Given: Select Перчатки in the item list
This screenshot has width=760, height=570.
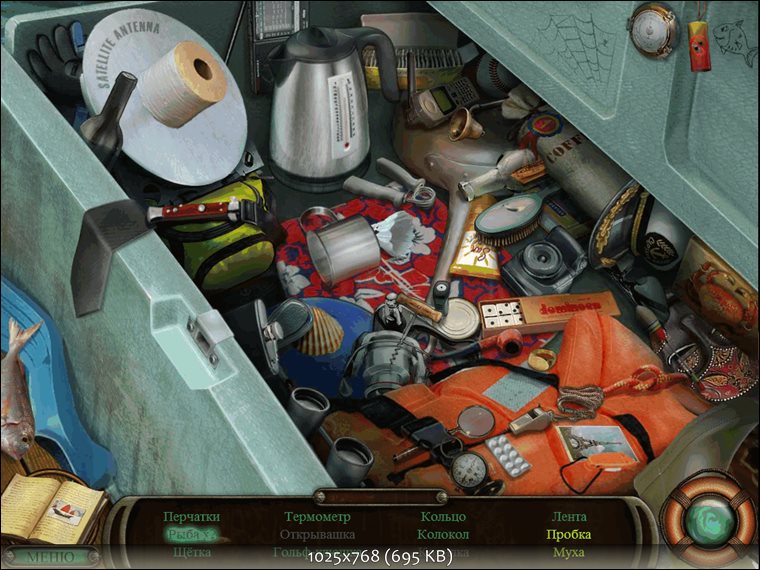Looking at the screenshot, I should [190, 517].
